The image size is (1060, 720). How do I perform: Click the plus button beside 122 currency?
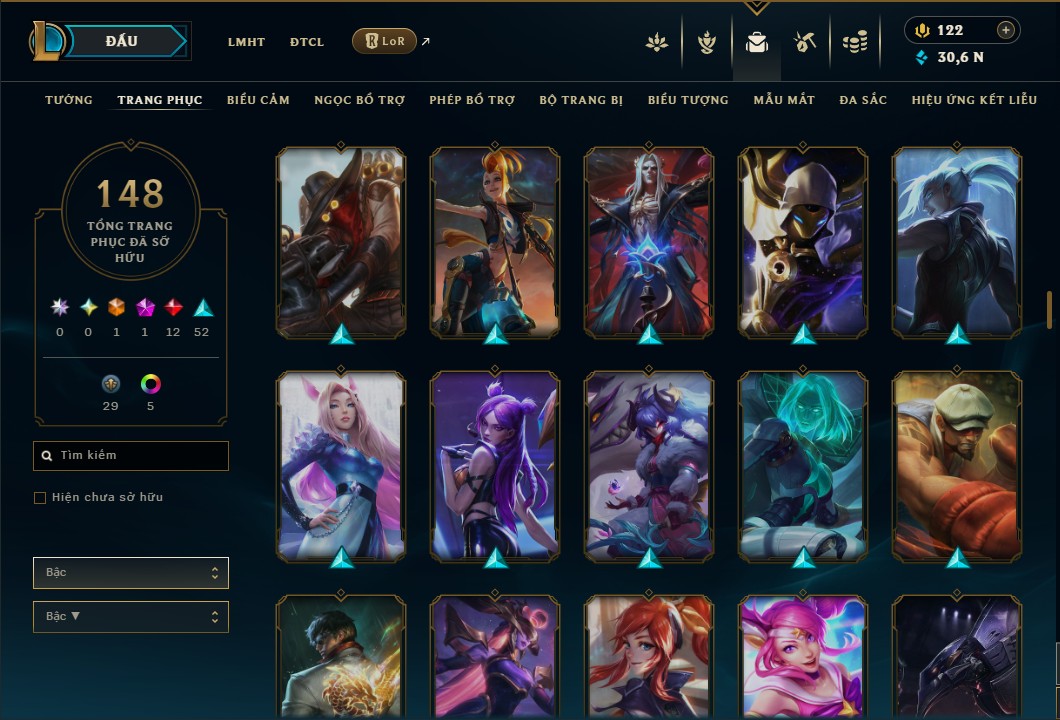pos(1005,30)
